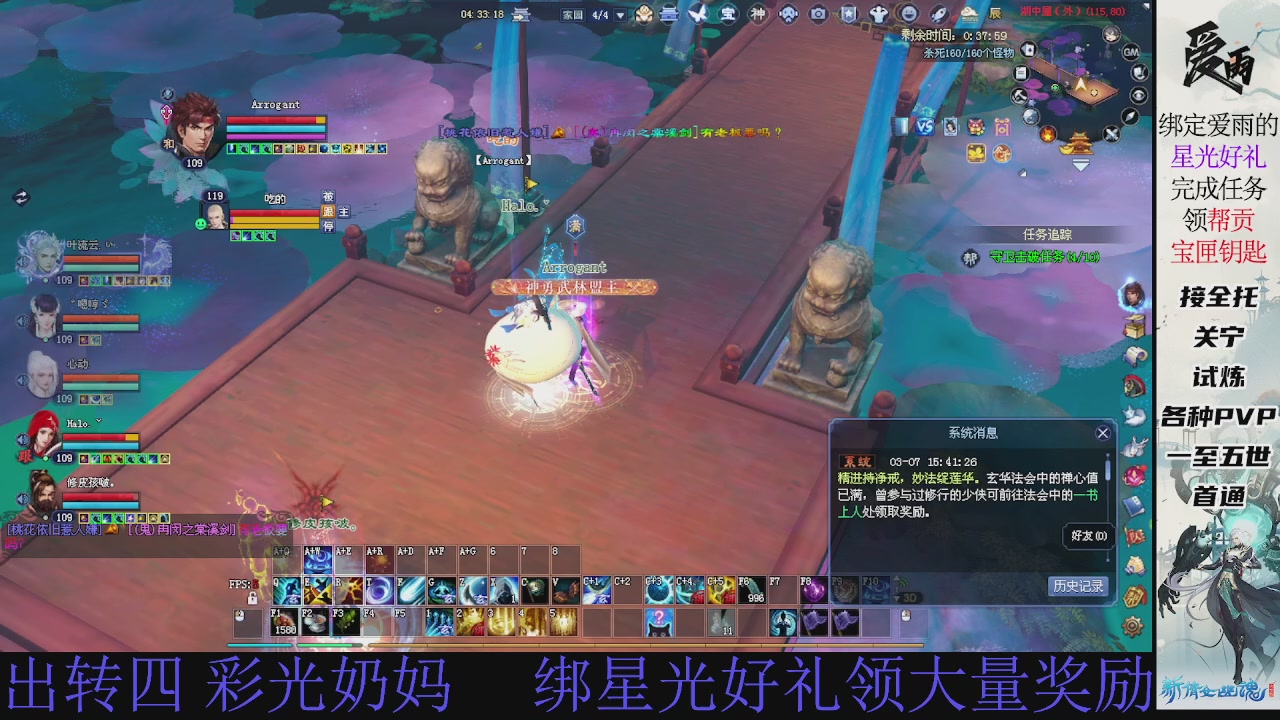The height and width of the screenshot is (720, 1280).
Task: Click the red envelope icon under the top bar
Action: point(1002,126)
